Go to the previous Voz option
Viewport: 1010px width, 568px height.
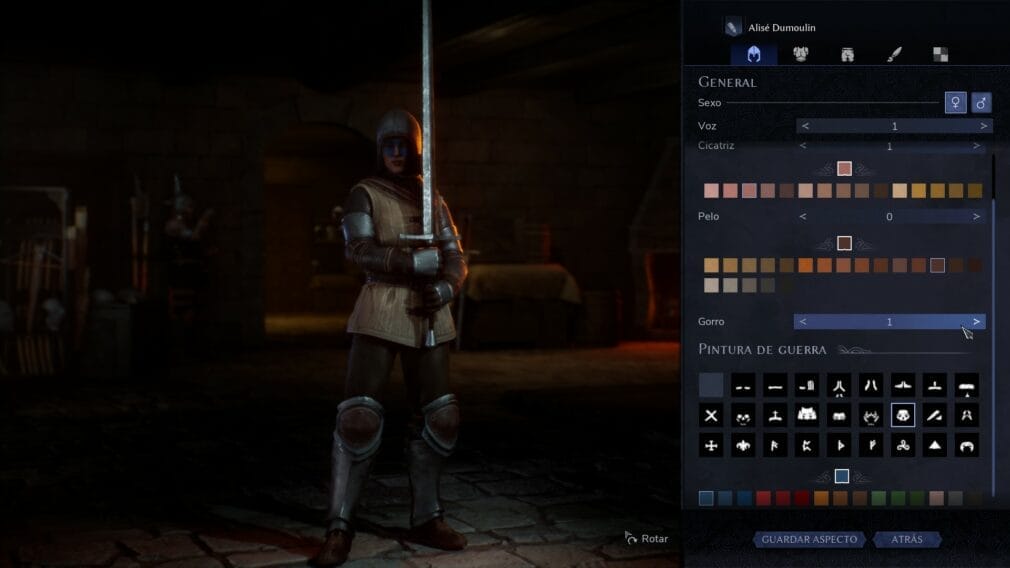(x=805, y=126)
